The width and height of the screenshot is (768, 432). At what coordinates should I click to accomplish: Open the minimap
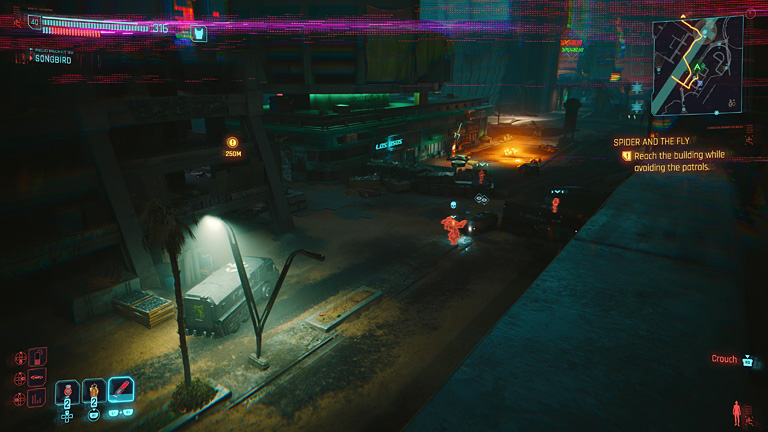click(696, 67)
